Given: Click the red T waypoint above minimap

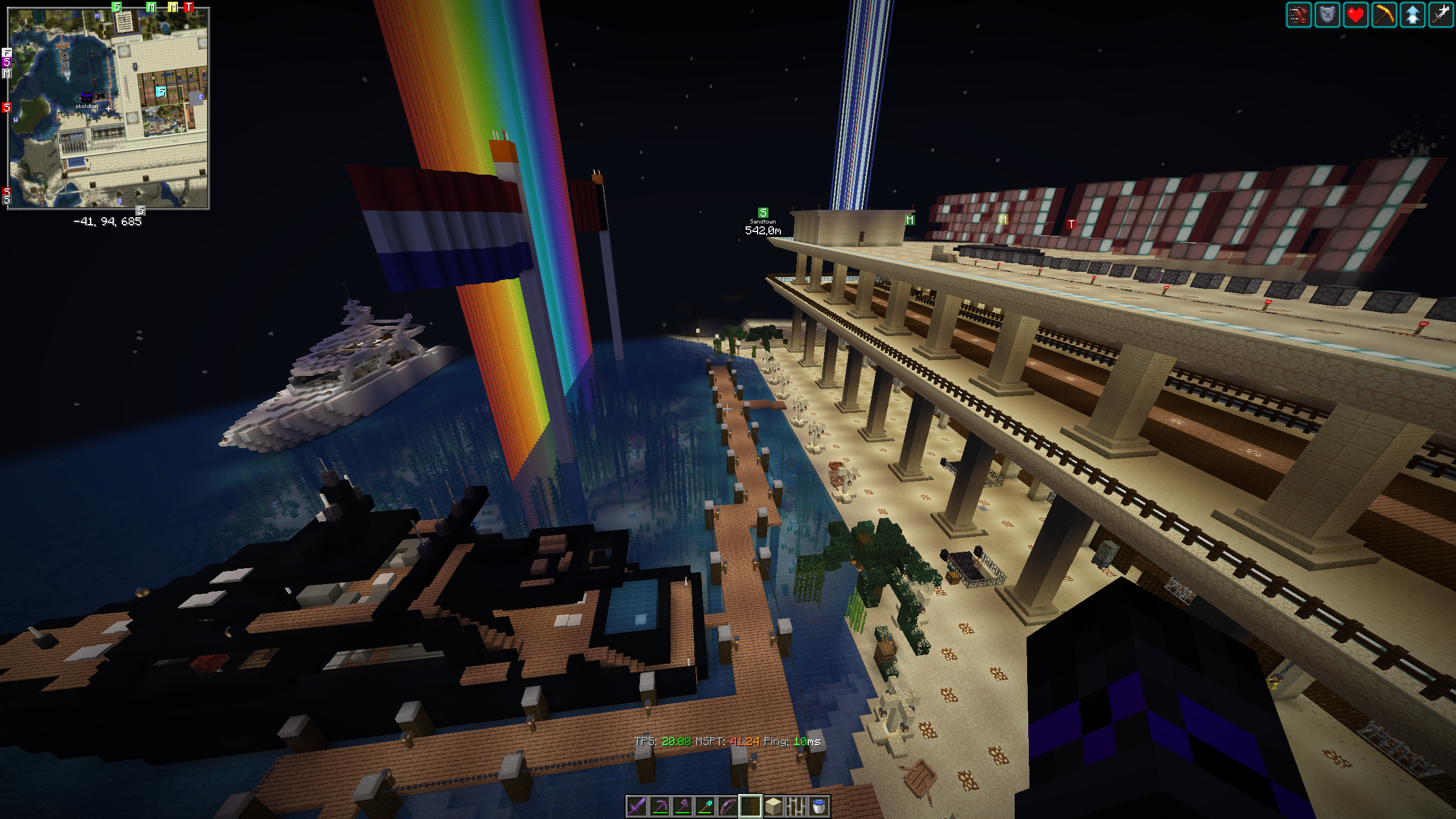Looking at the screenshot, I should 189,7.
